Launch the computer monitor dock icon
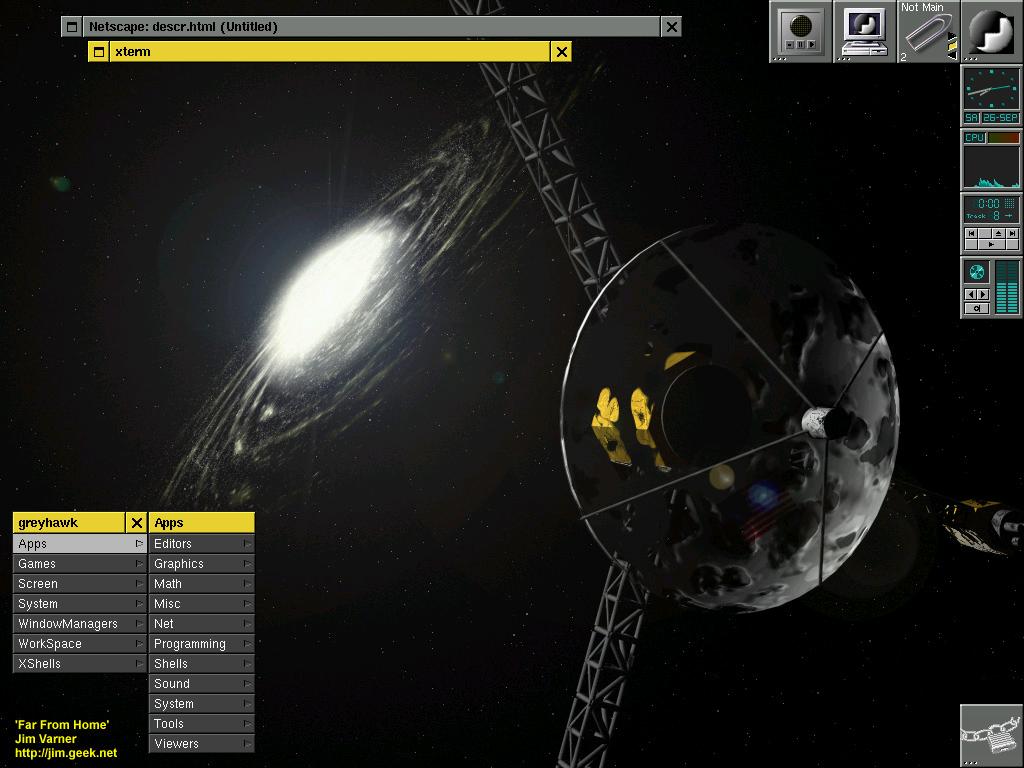The width and height of the screenshot is (1024, 768). pyautogui.click(x=864, y=31)
